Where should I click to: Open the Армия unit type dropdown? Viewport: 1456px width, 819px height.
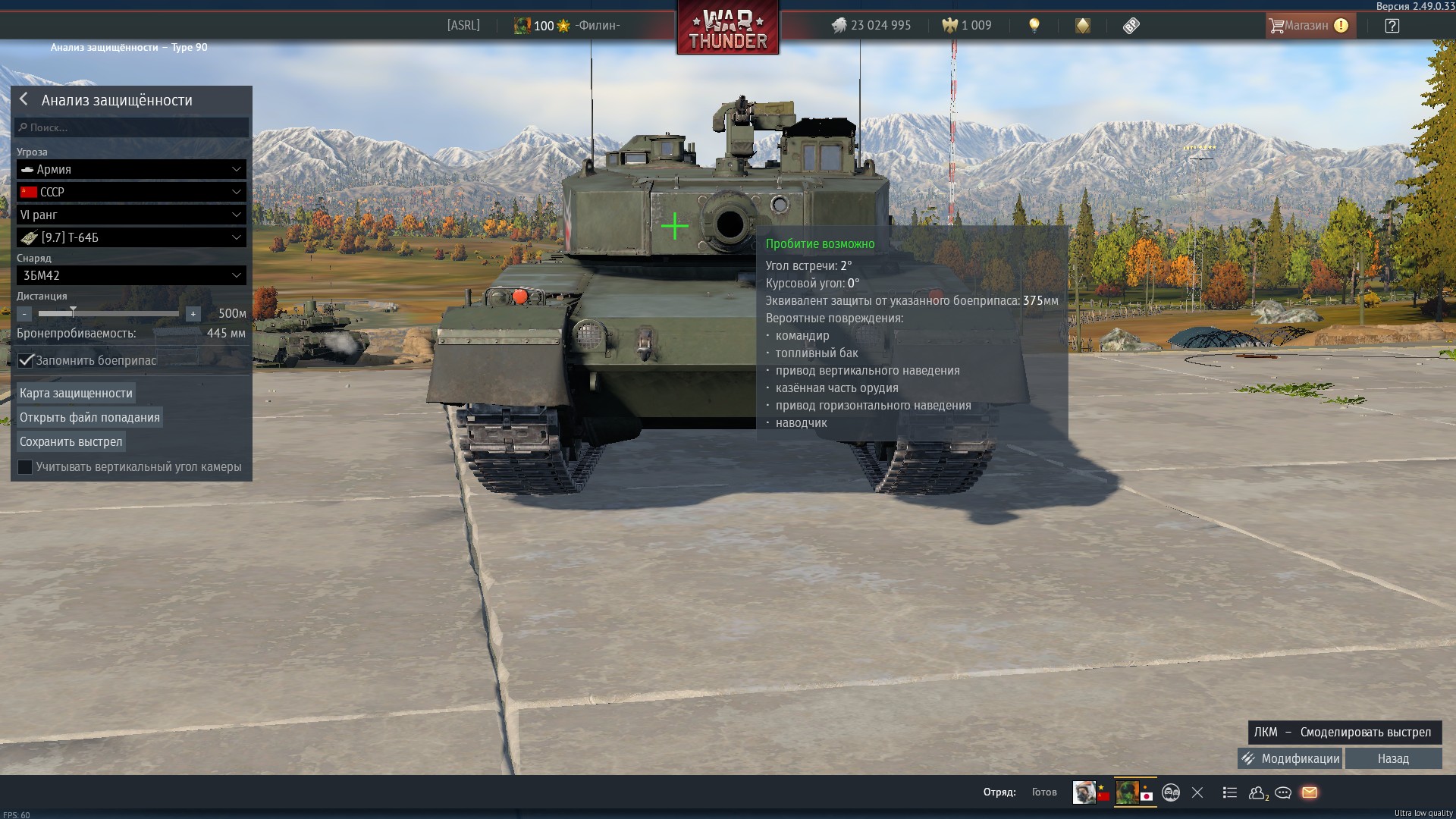(132, 169)
